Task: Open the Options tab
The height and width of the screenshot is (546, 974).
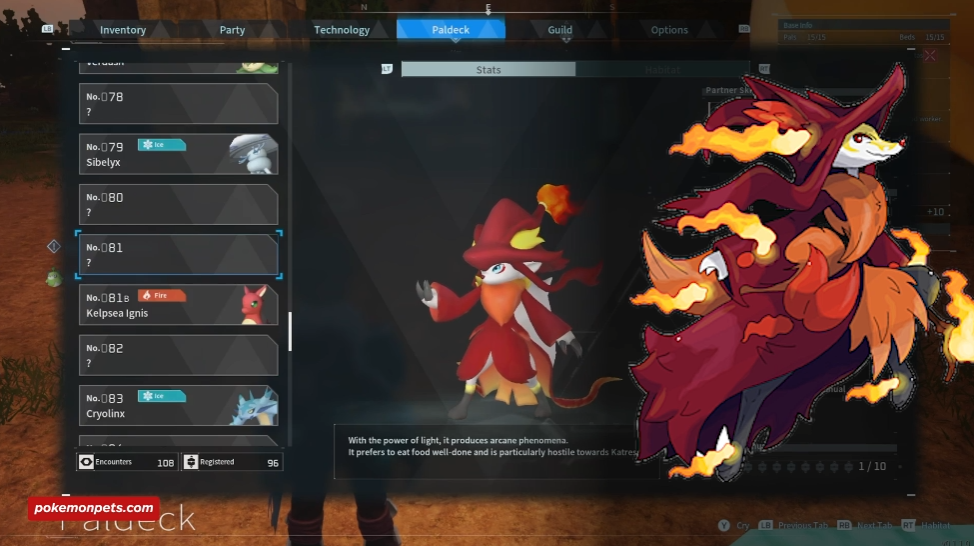Action: coord(669,30)
